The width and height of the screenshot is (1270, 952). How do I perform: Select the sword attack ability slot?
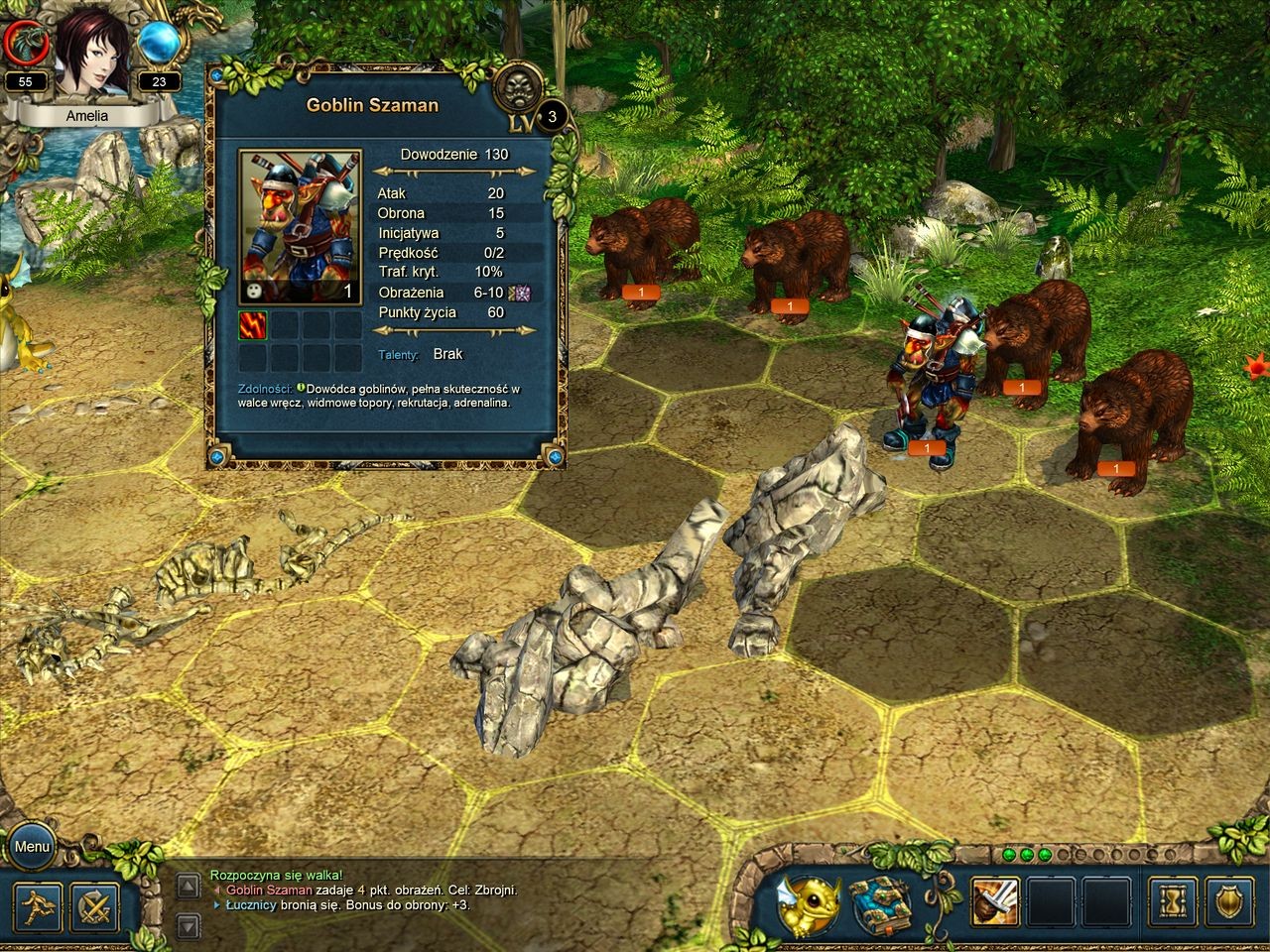995,902
